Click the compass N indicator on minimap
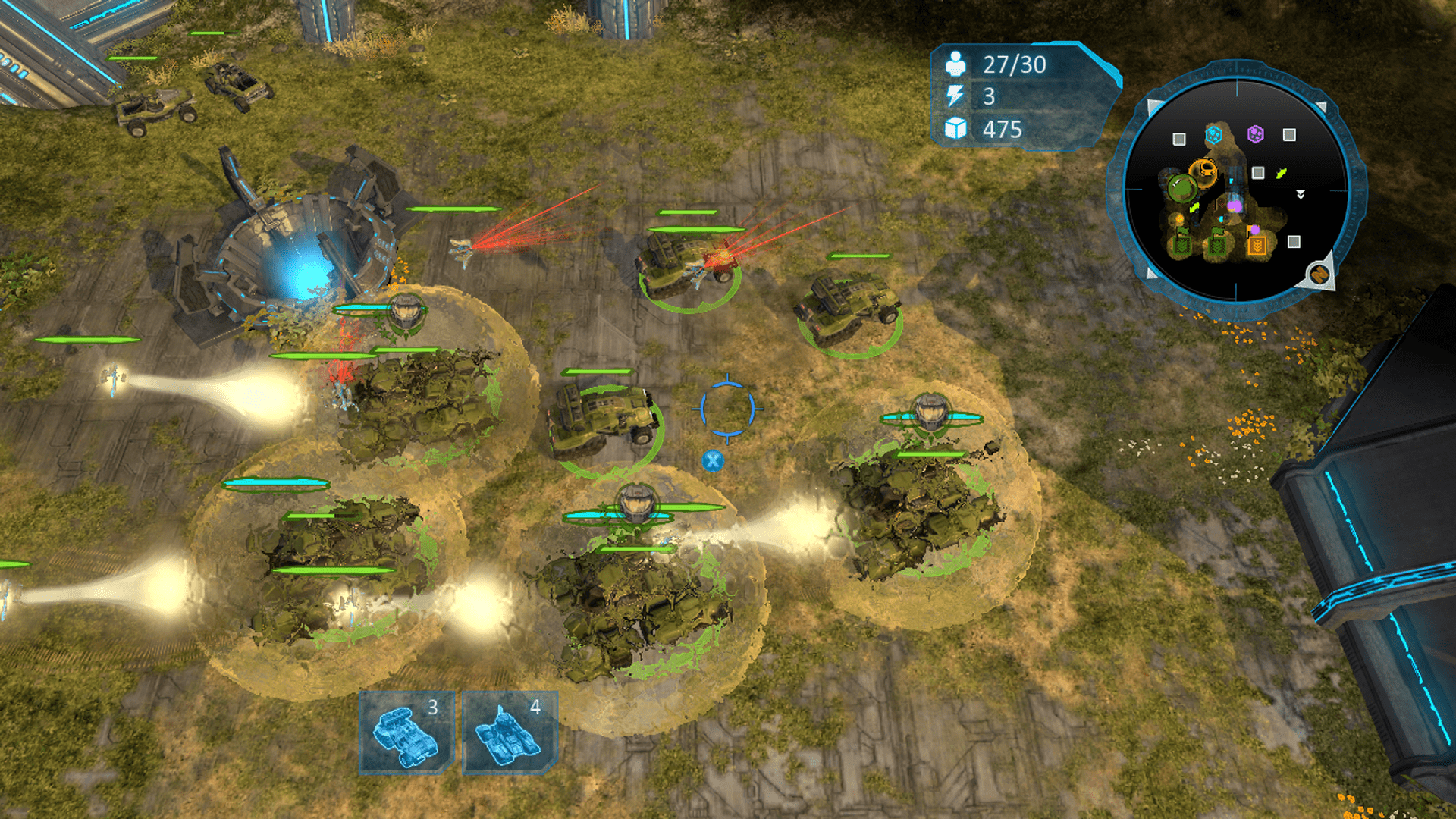Screen dimensions: 1456x819 click(1319, 274)
